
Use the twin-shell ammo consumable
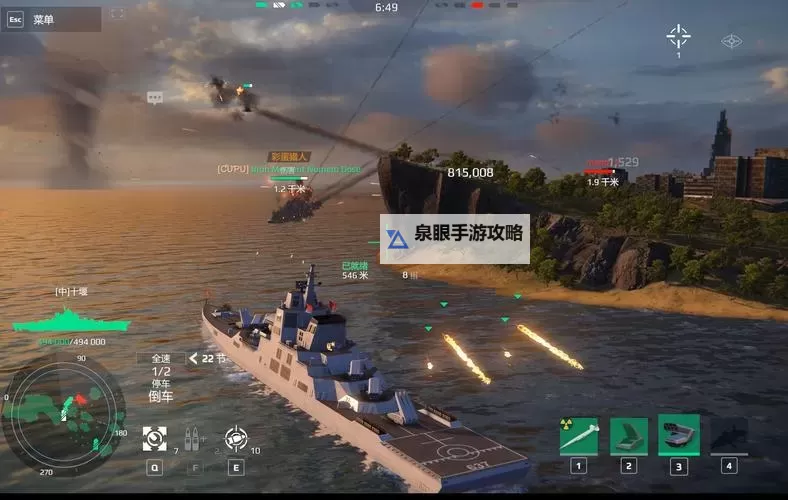pyautogui.click(x=193, y=439)
